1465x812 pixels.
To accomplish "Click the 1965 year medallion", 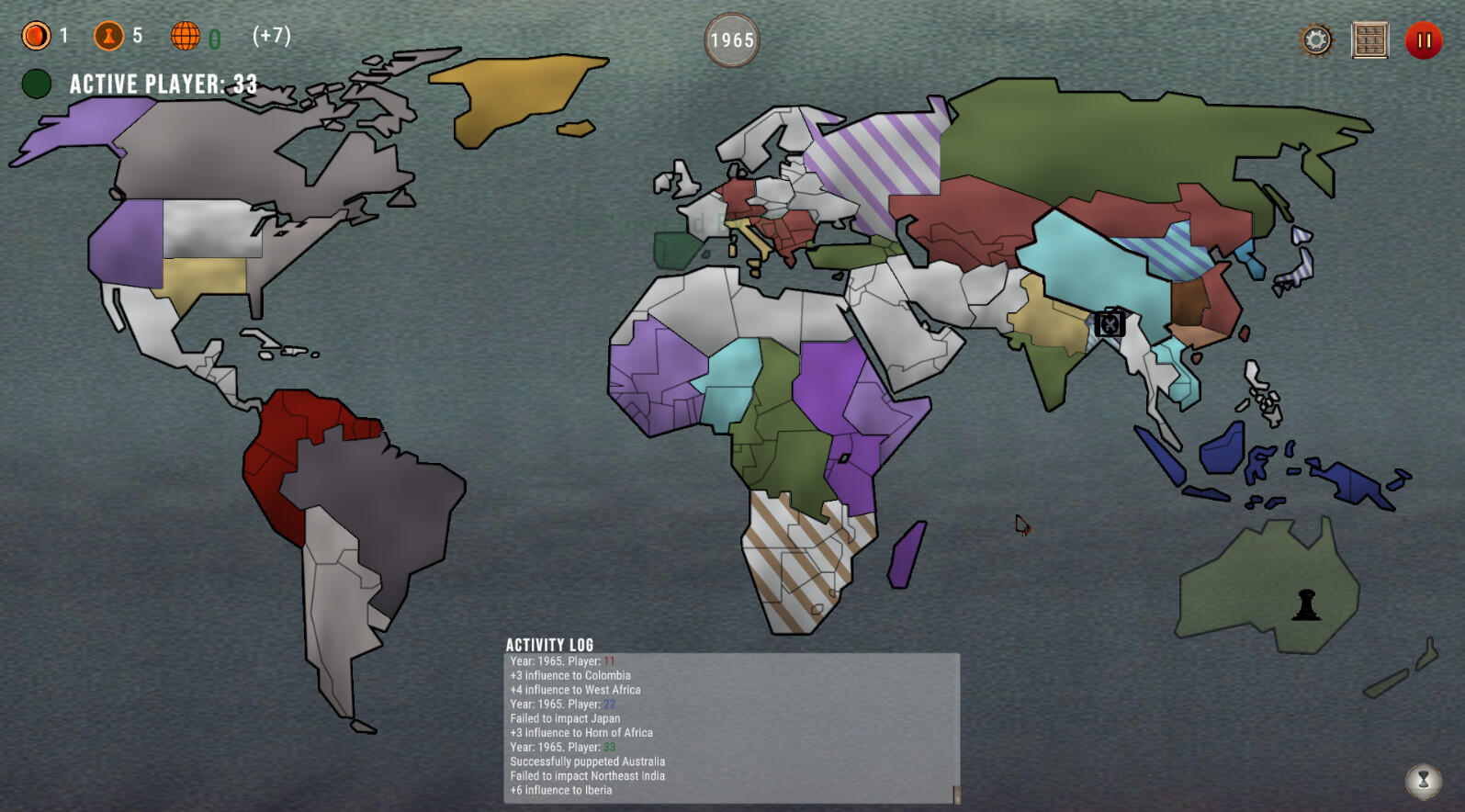I will [x=730, y=39].
